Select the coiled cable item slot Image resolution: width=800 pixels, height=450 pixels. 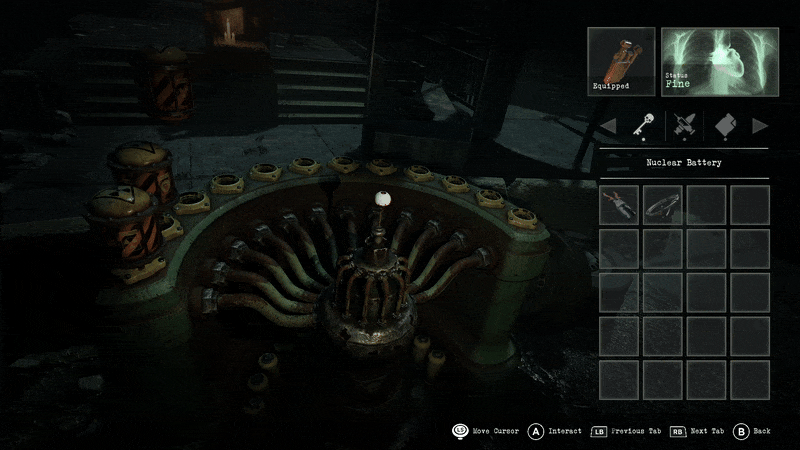click(x=662, y=205)
